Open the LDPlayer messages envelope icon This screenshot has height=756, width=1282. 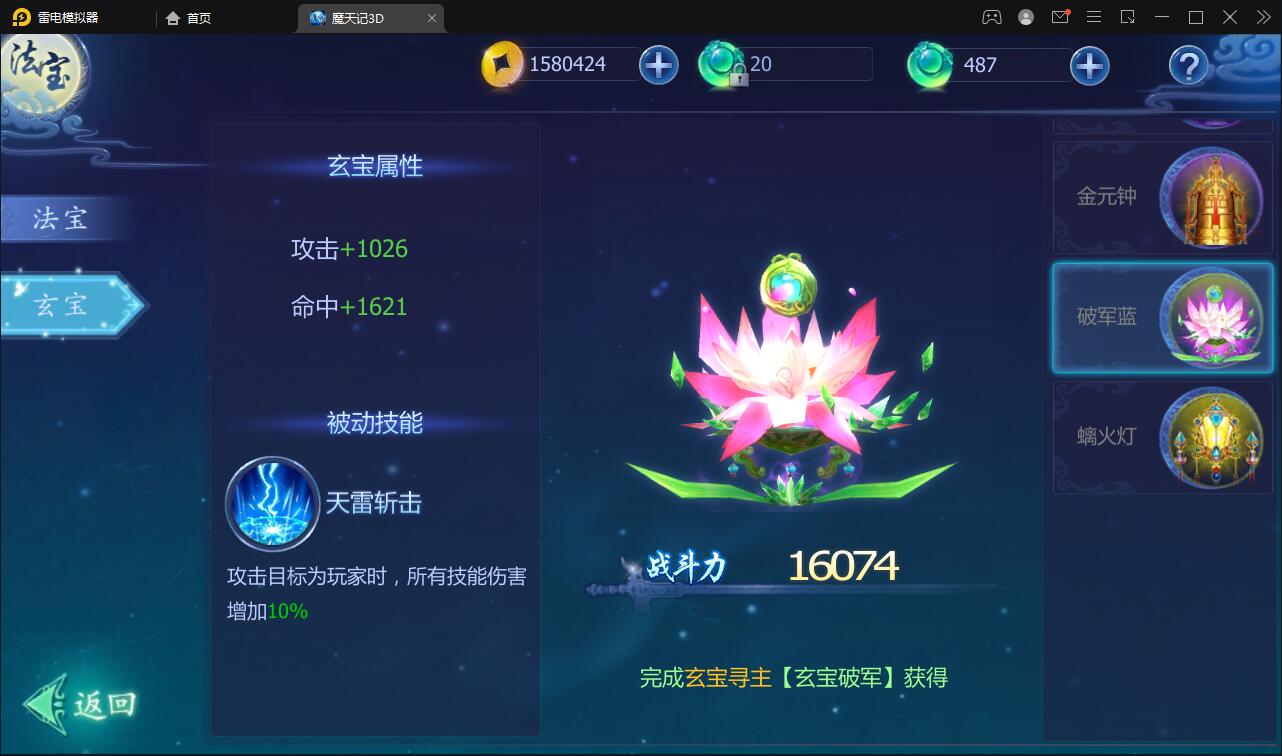[x=1060, y=17]
